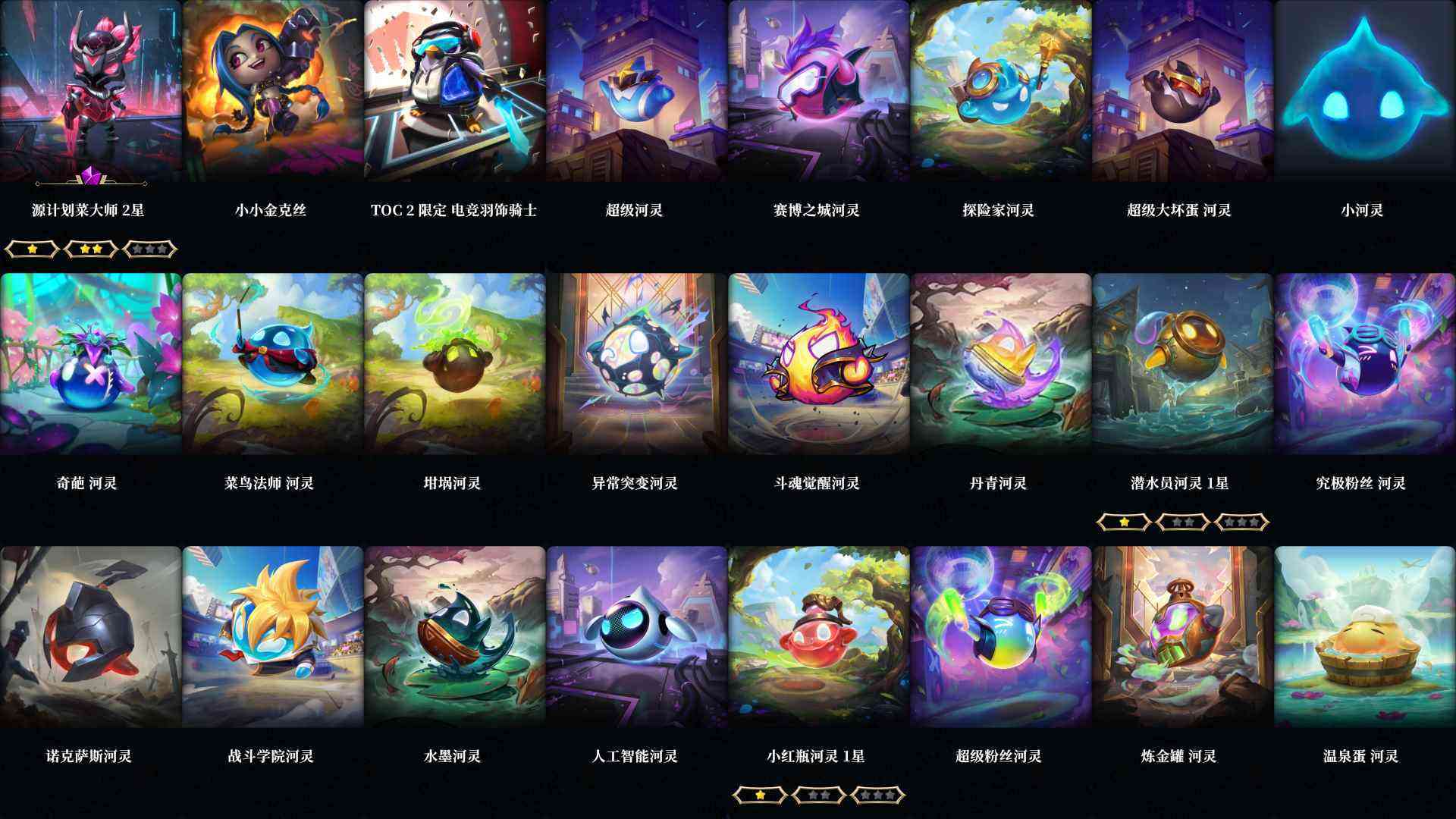Image resolution: width=1456 pixels, height=819 pixels.
Task: Select the 赛博之城河灵 companion
Action: (817, 91)
